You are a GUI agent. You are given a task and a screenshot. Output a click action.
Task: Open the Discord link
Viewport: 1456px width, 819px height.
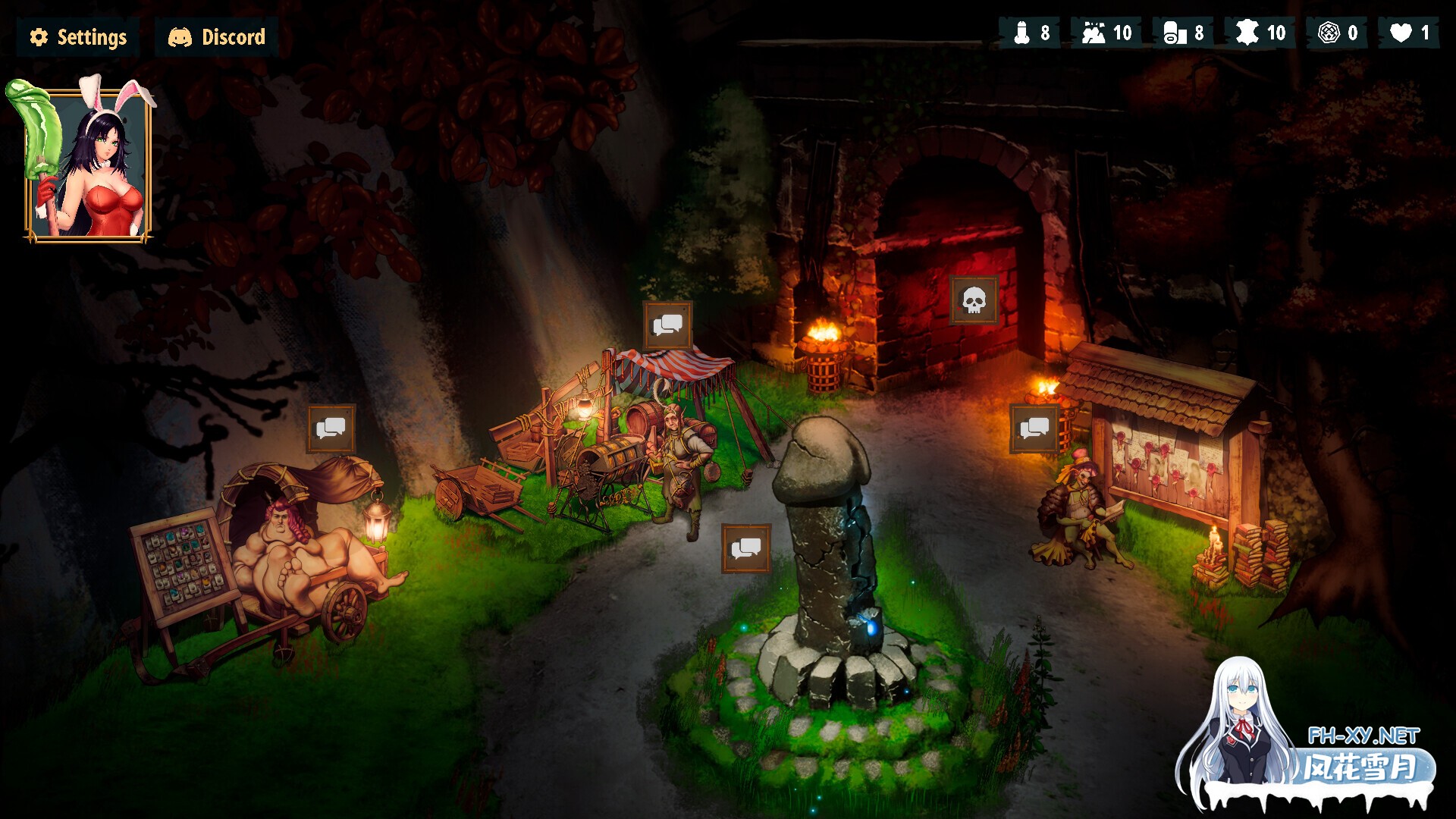point(215,36)
